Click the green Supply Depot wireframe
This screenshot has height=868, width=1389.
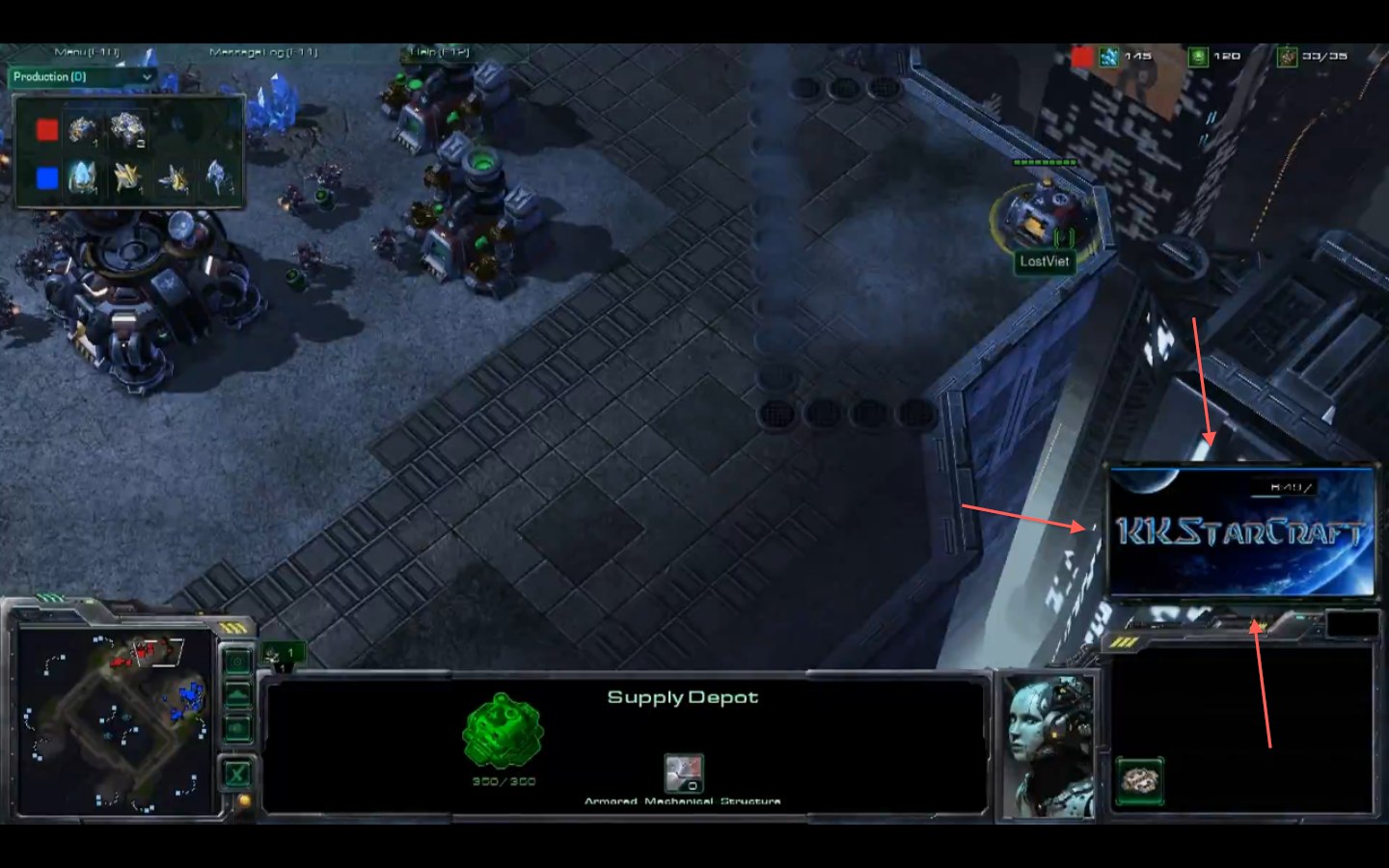tap(503, 731)
